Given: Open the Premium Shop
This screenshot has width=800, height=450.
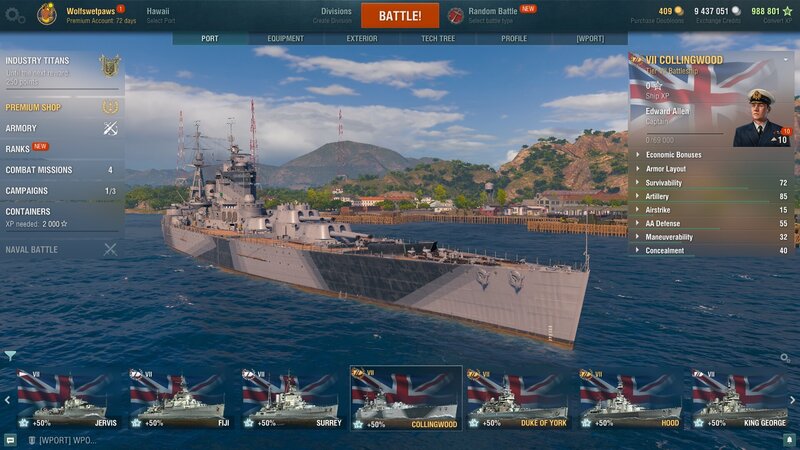Looking at the screenshot, I should pos(35,108).
